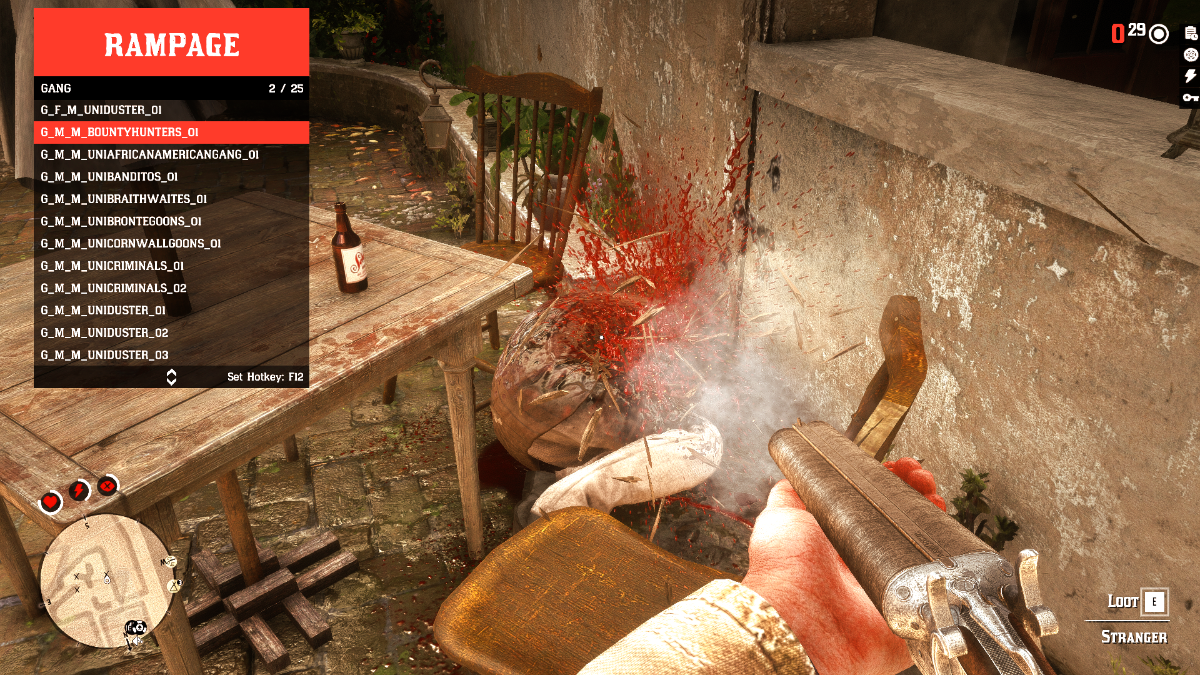Click the lightning bolt stamina core icon

[78, 491]
